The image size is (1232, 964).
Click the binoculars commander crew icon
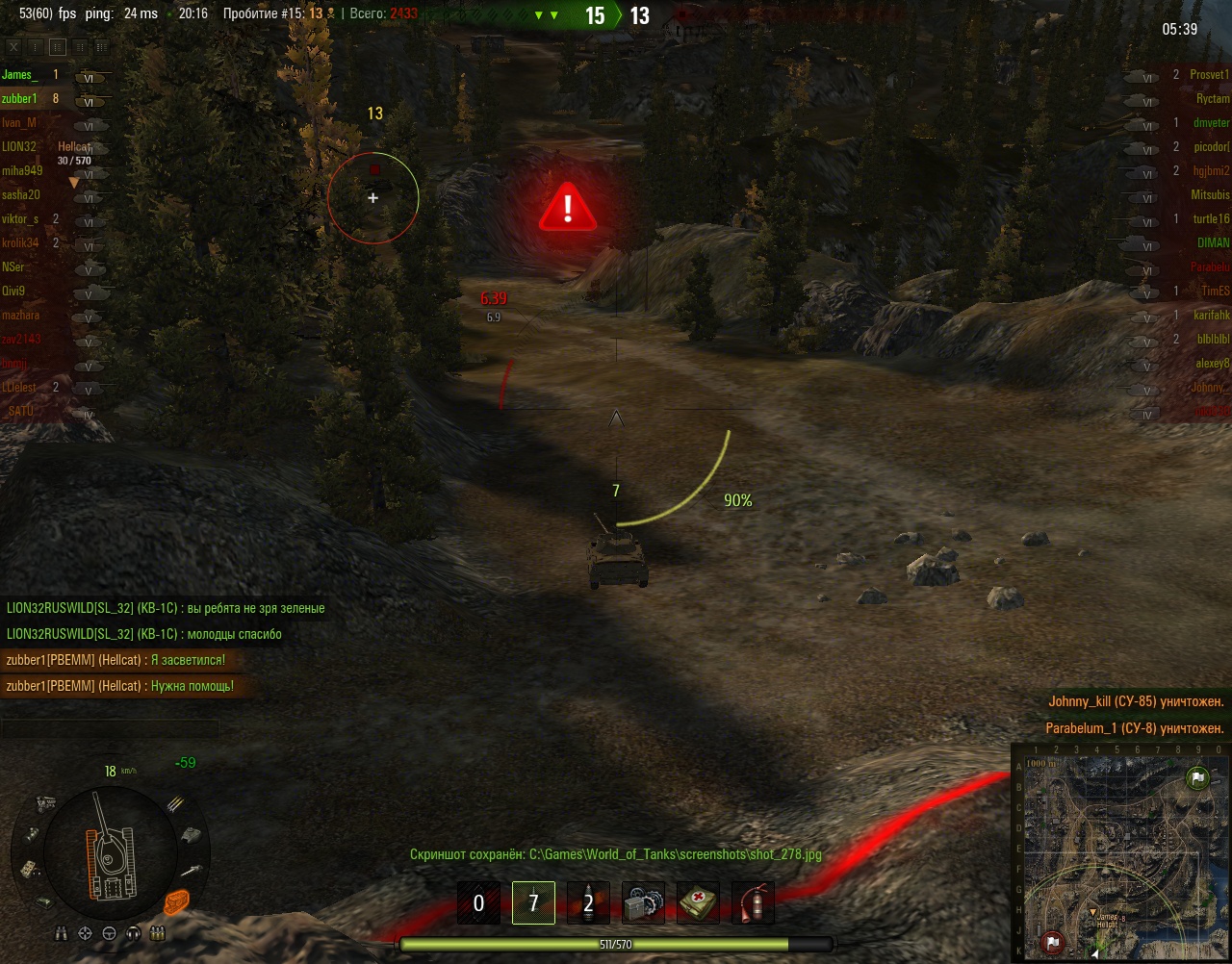(63, 933)
